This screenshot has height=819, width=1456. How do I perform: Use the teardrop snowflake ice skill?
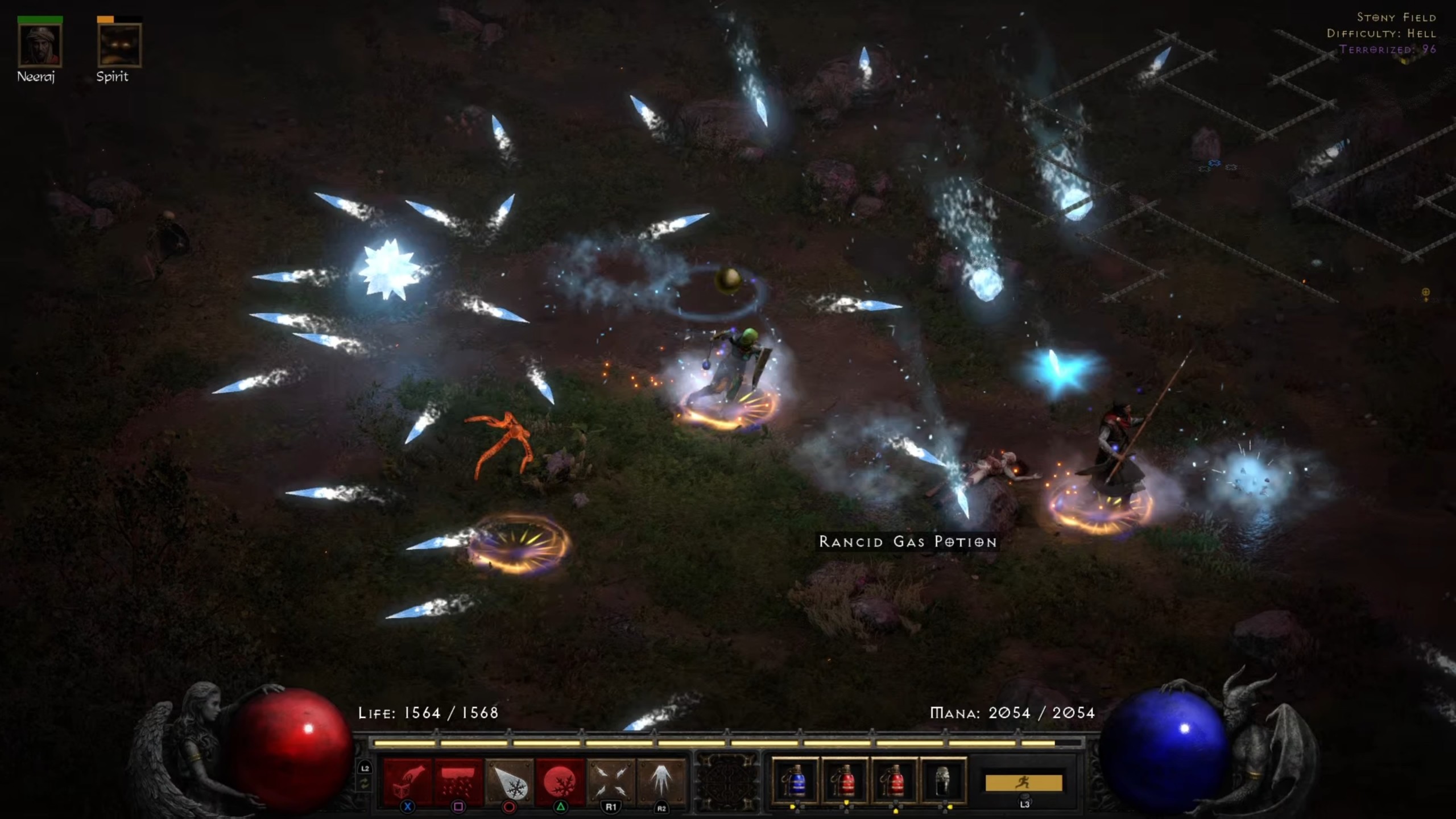[509, 782]
